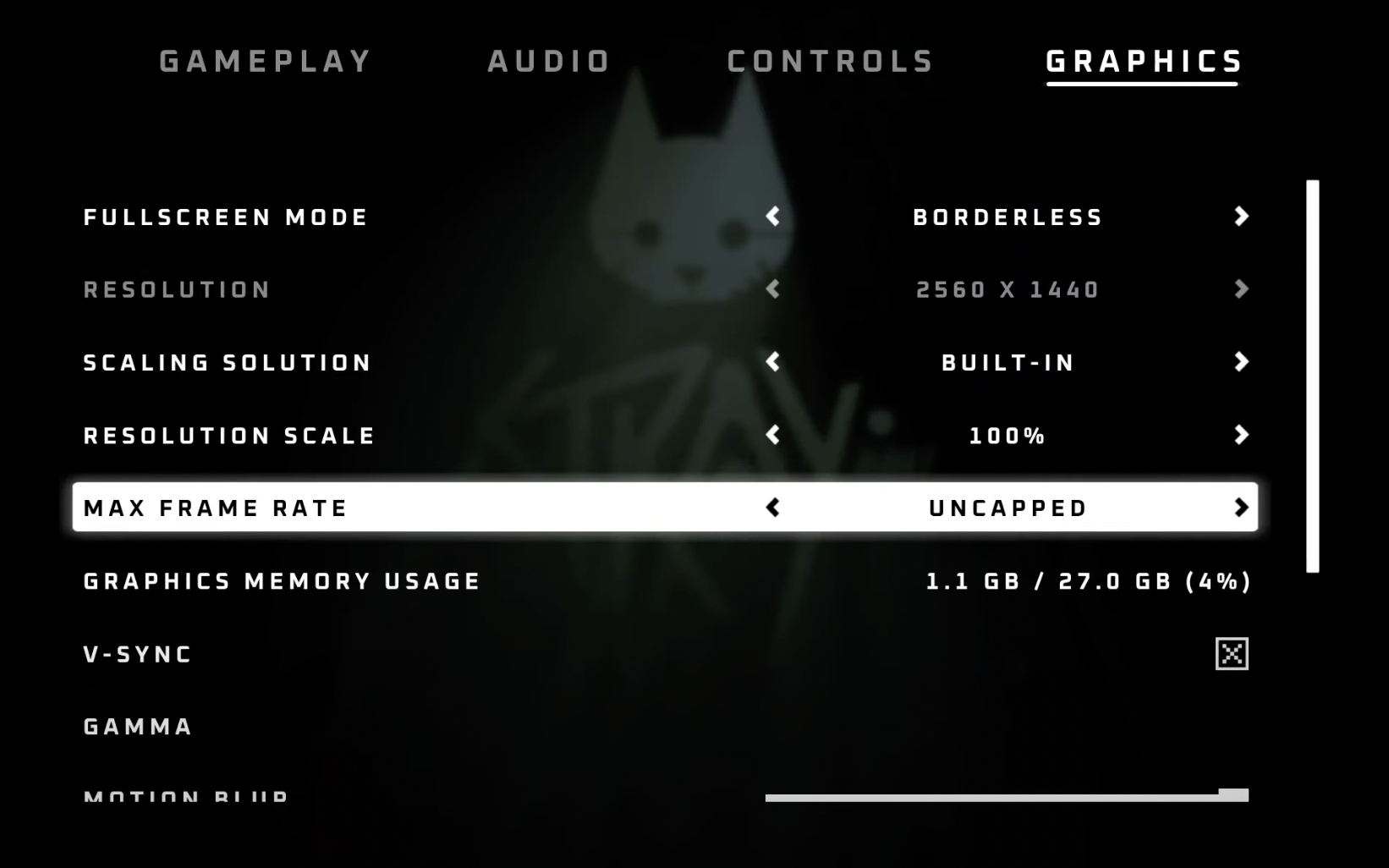1389x868 pixels.
Task: Click the right arrow for Fullscreen Mode
Action: point(1241,217)
